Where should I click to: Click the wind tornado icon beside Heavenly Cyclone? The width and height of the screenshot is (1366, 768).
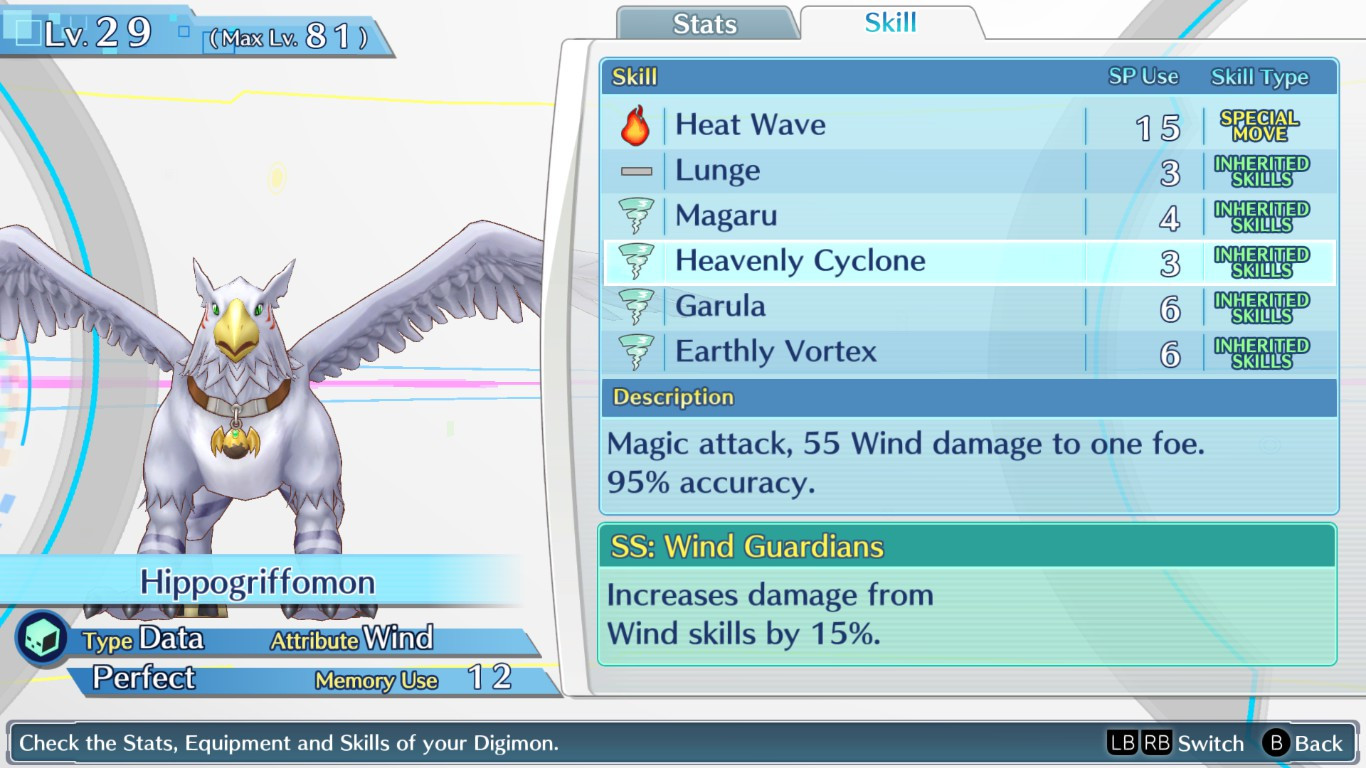pos(635,260)
